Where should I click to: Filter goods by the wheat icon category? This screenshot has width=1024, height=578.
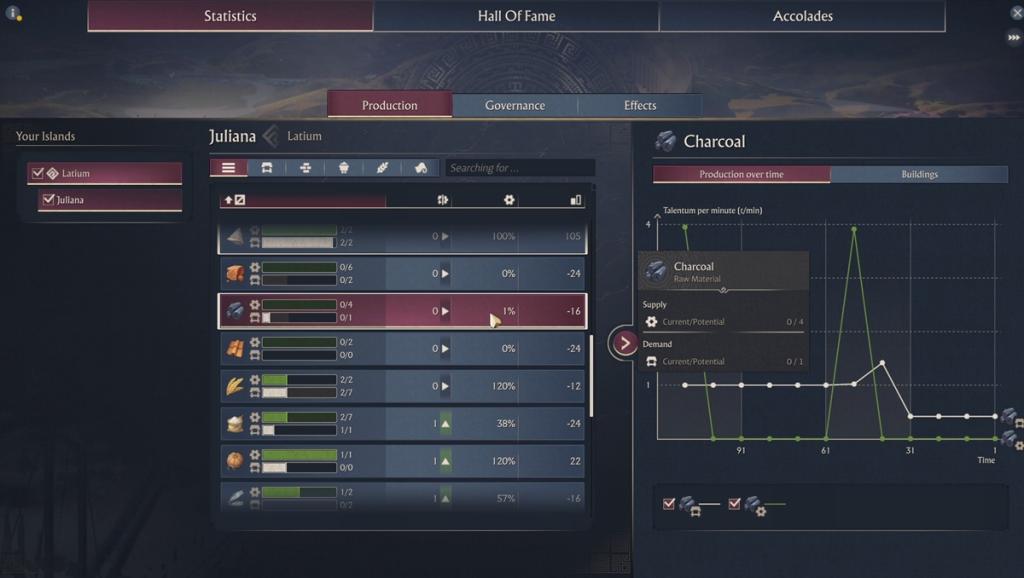(382, 168)
